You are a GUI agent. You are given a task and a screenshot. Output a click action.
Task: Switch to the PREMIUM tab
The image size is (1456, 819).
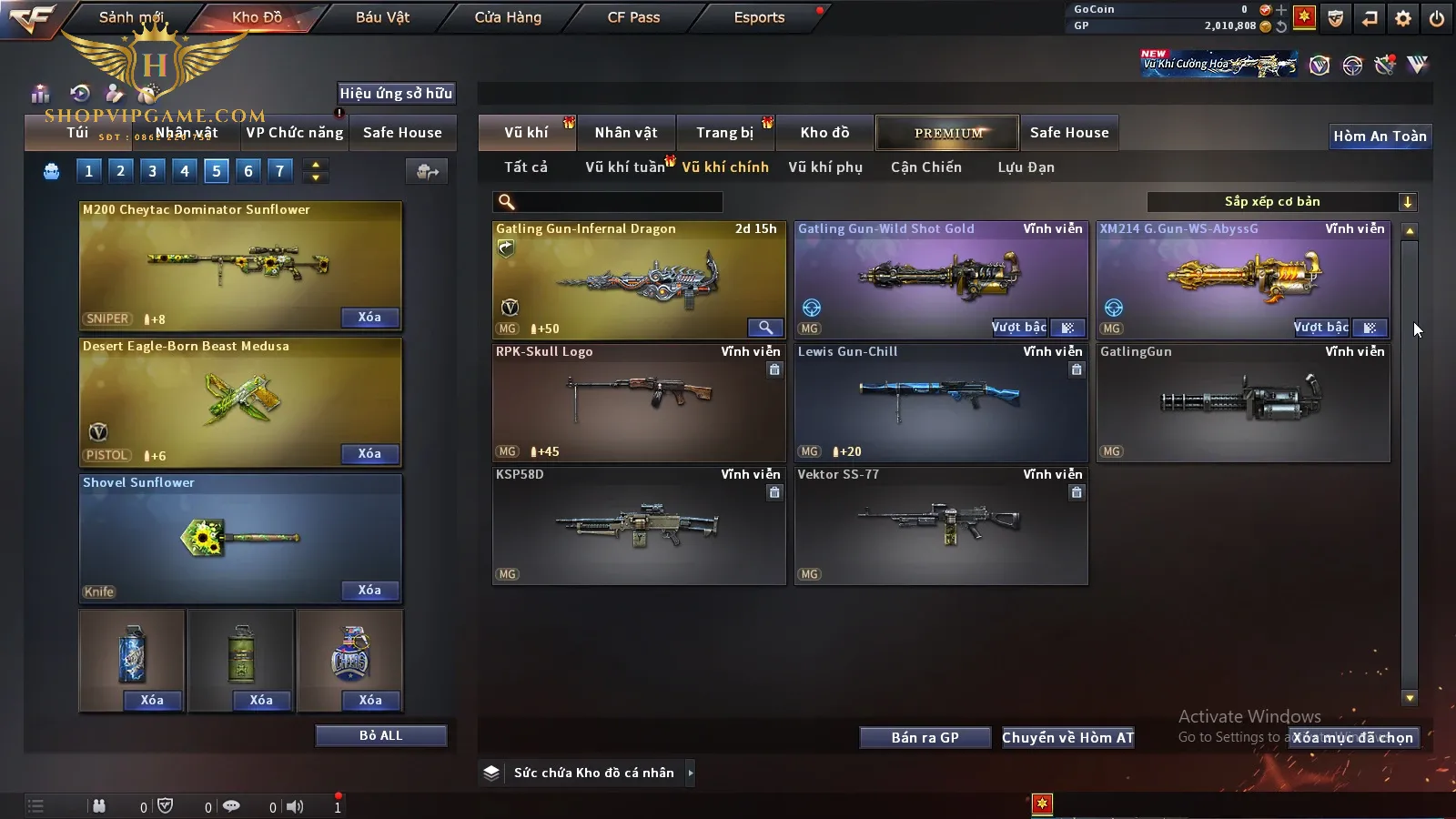pos(947,133)
